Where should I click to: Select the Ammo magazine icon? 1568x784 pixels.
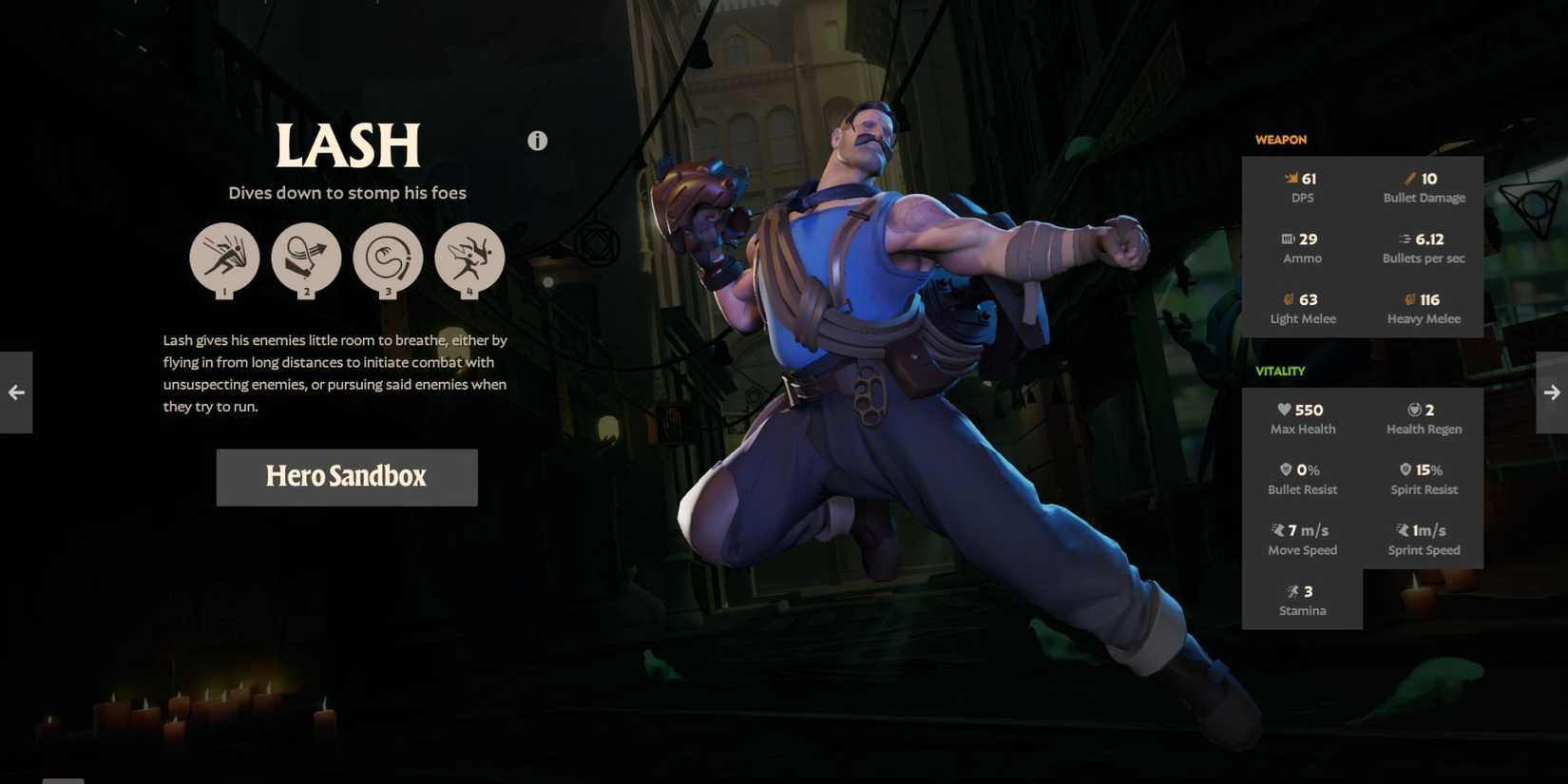tap(1286, 239)
